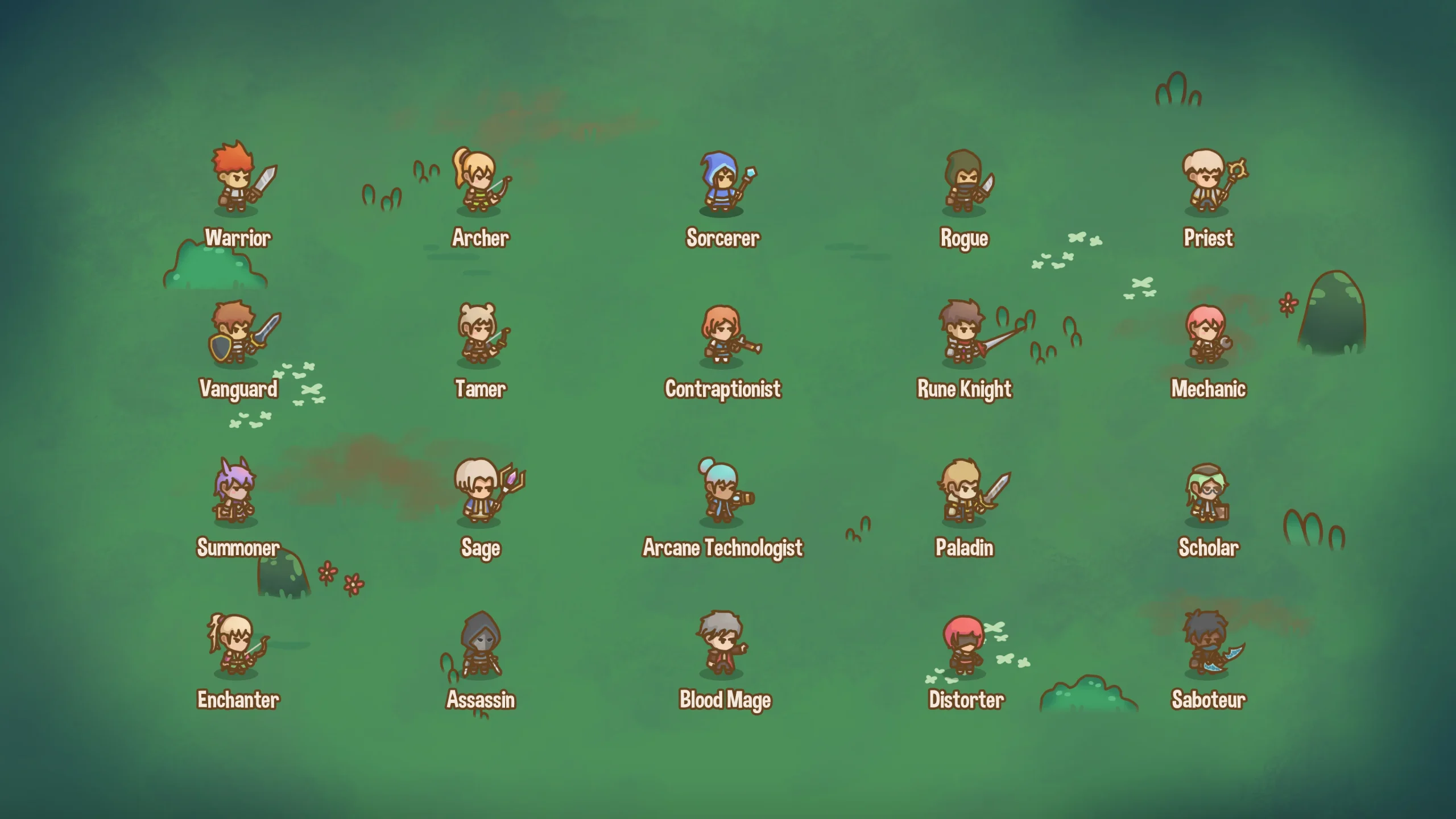Pick the Distorter class
The width and height of the screenshot is (1456, 819).
[x=963, y=646]
